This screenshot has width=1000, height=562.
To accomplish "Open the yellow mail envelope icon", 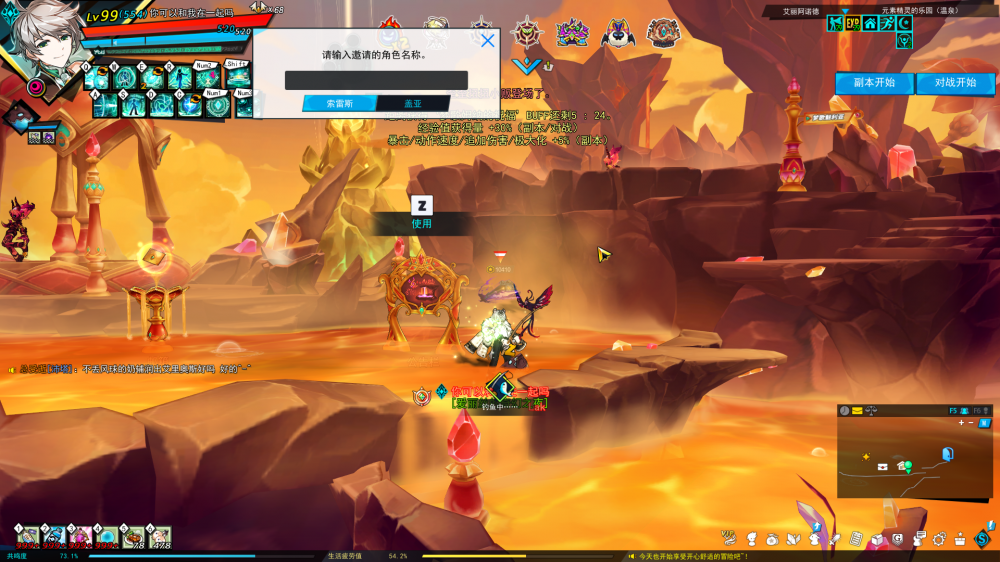I will (857, 411).
